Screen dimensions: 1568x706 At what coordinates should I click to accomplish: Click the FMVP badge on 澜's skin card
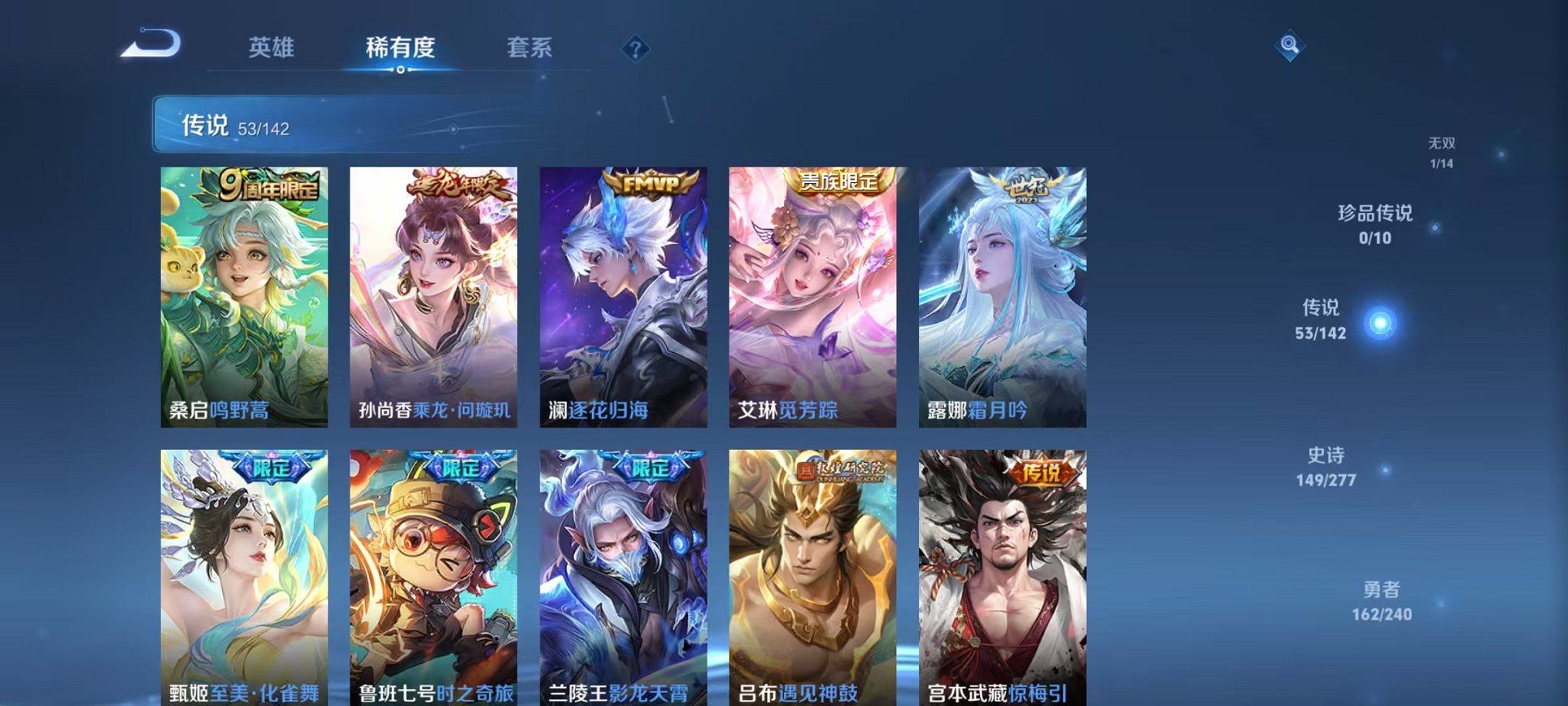point(652,183)
